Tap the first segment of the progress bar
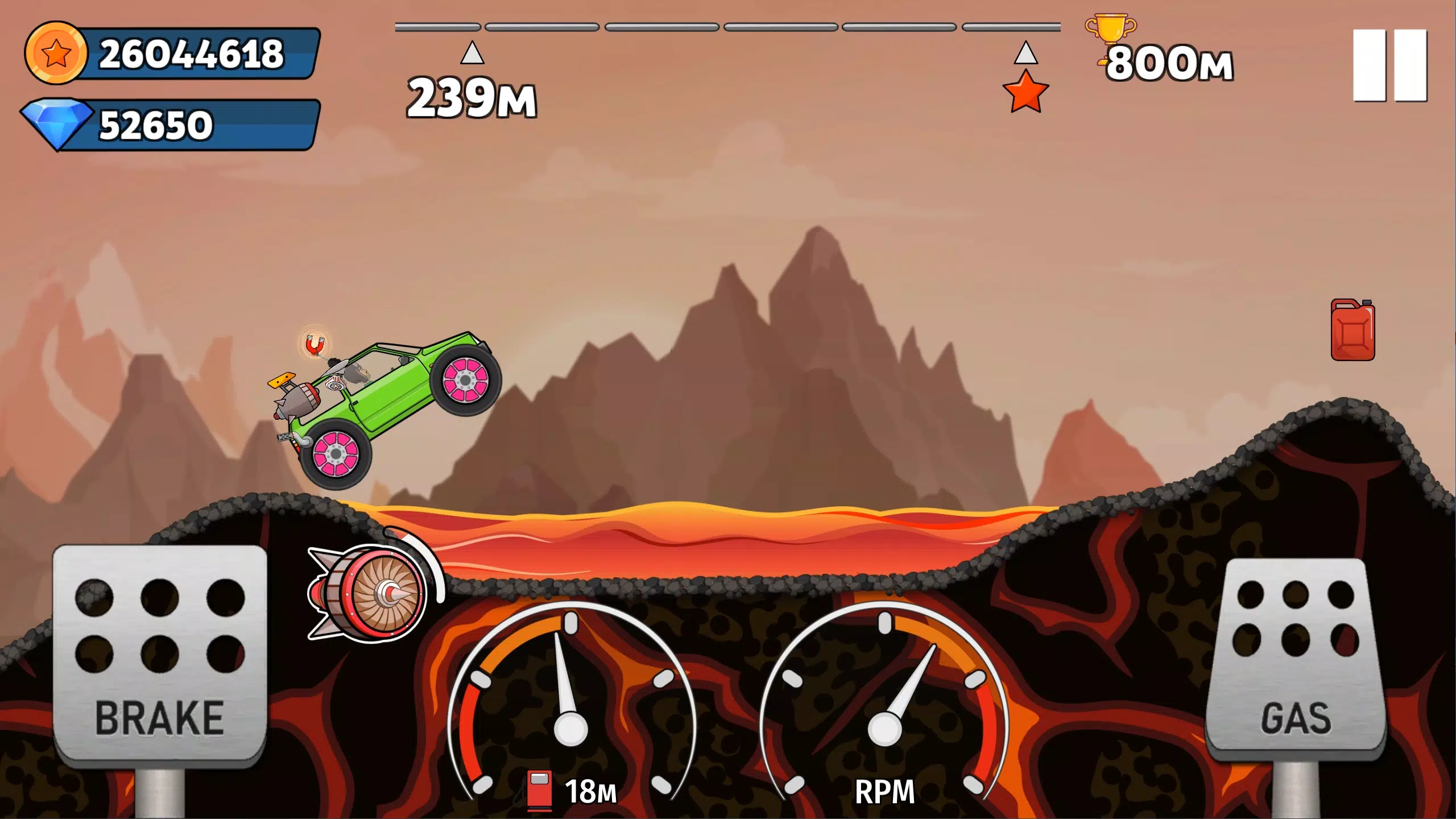The image size is (1456, 819). 438,25
